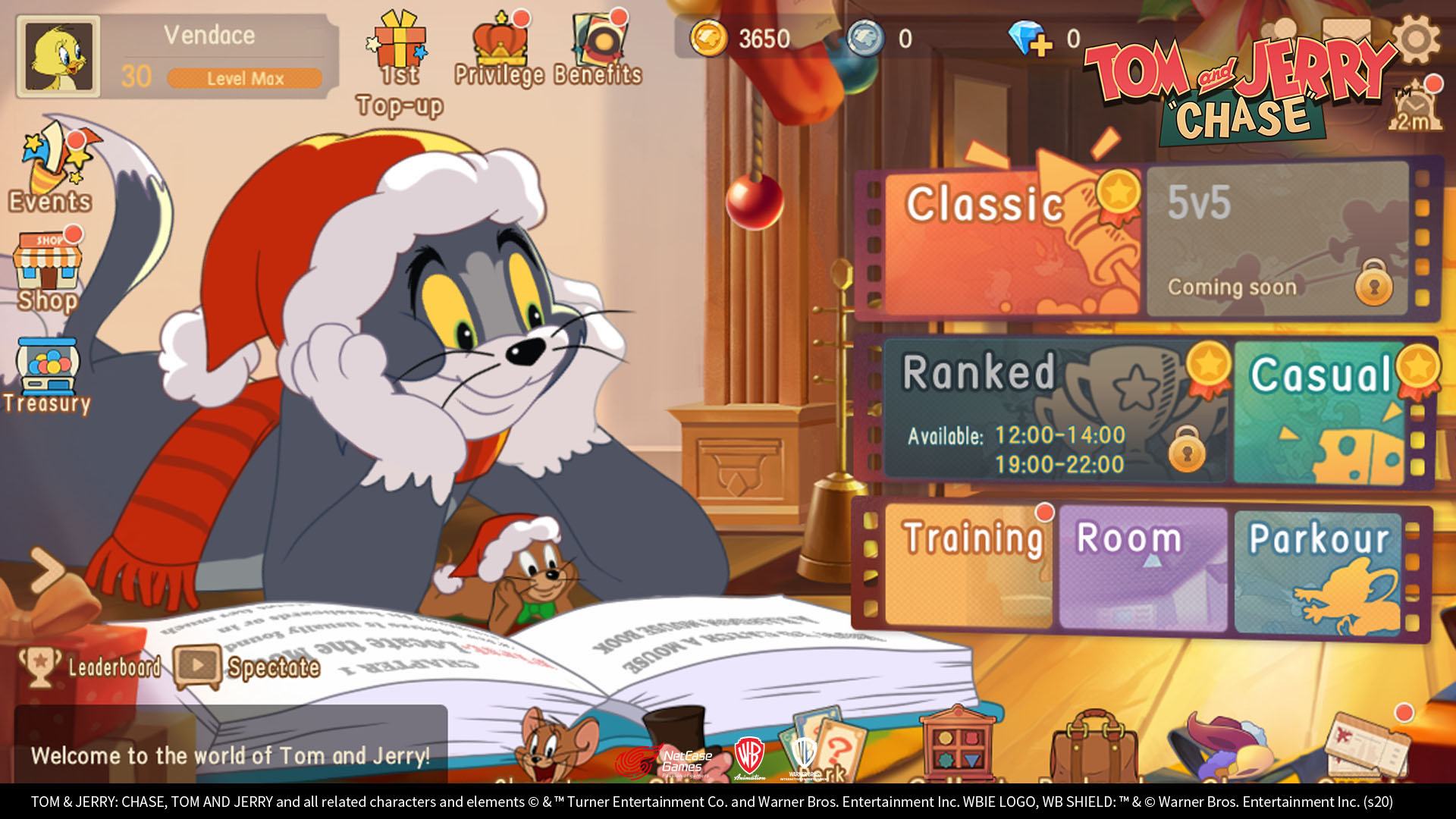Select the Classic game mode

[x=1010, y=243]
